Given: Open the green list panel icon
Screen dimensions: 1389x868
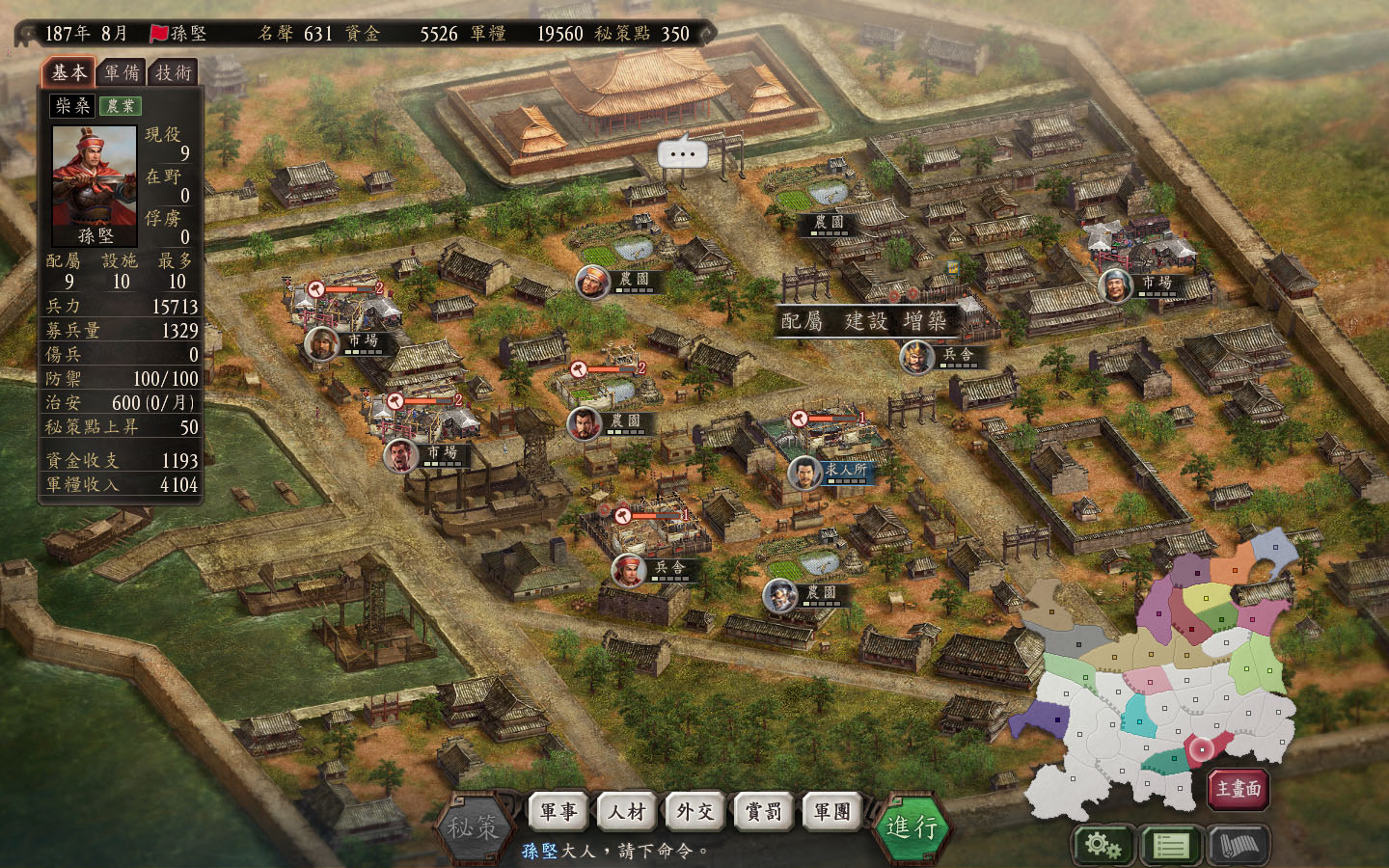Looking at the screenshot, I should pyautogui.click(x=1171, y=846).
